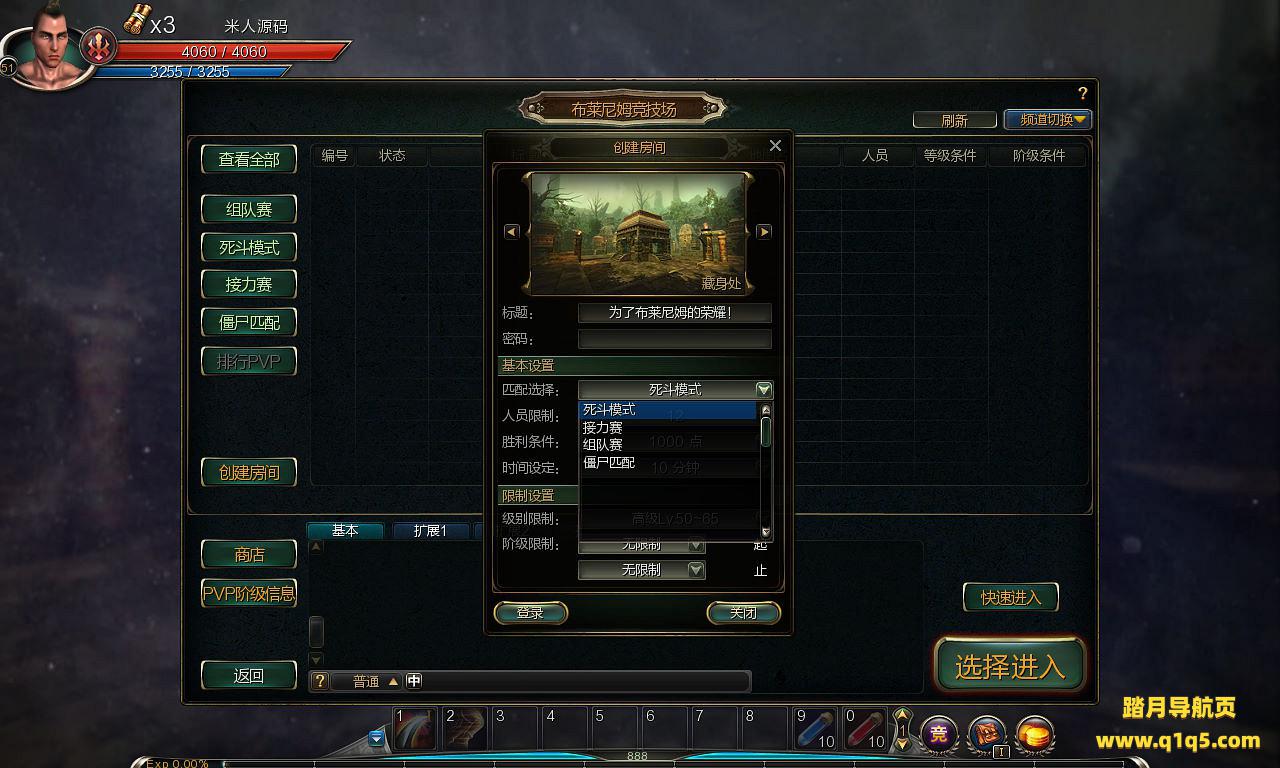This screenshot has width=1280, height=768.
Task: View PVP阶级信息 rank information
Action: pyautogui.click(x=249, y=593)
